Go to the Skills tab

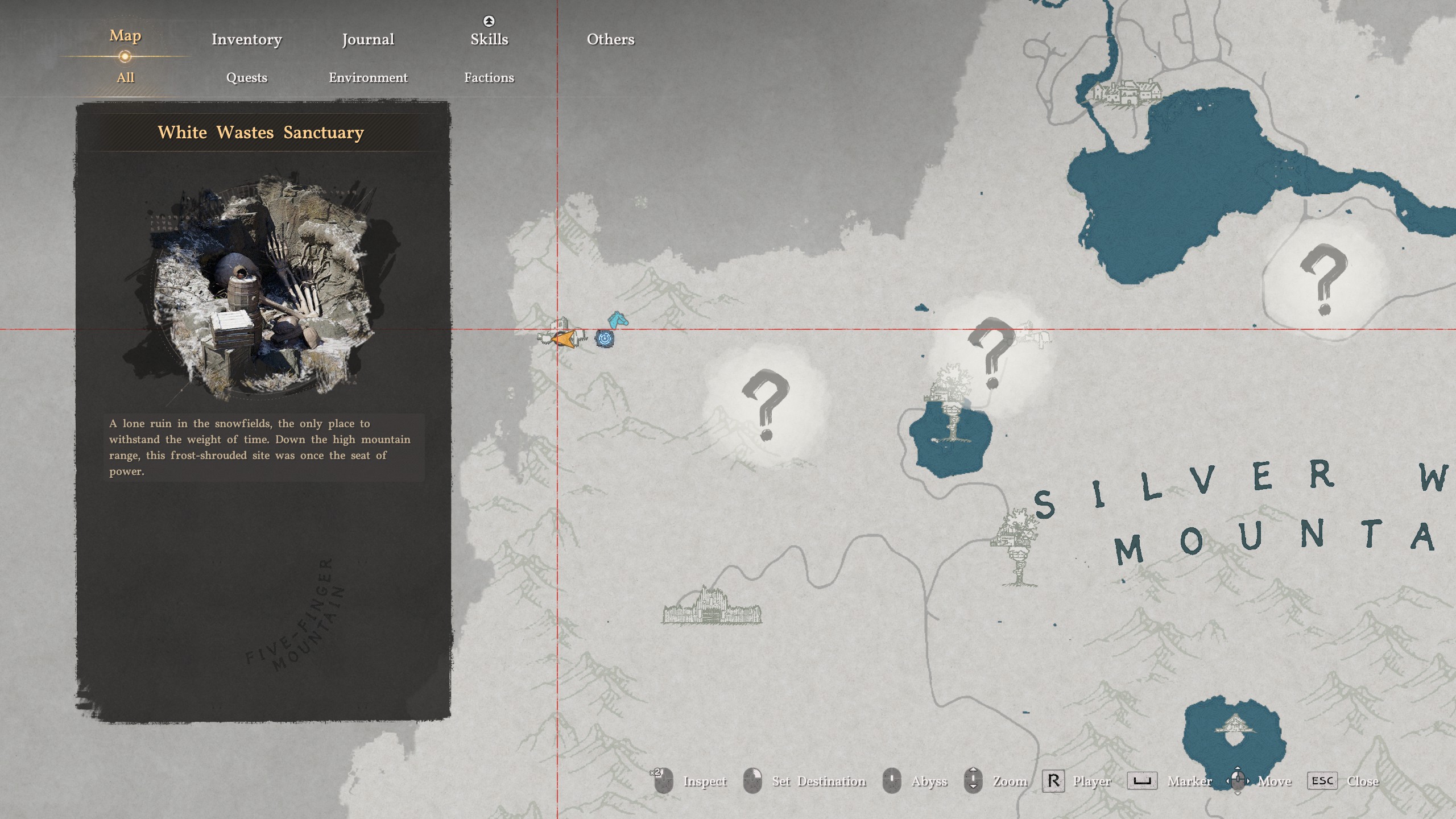click(489, 39)
